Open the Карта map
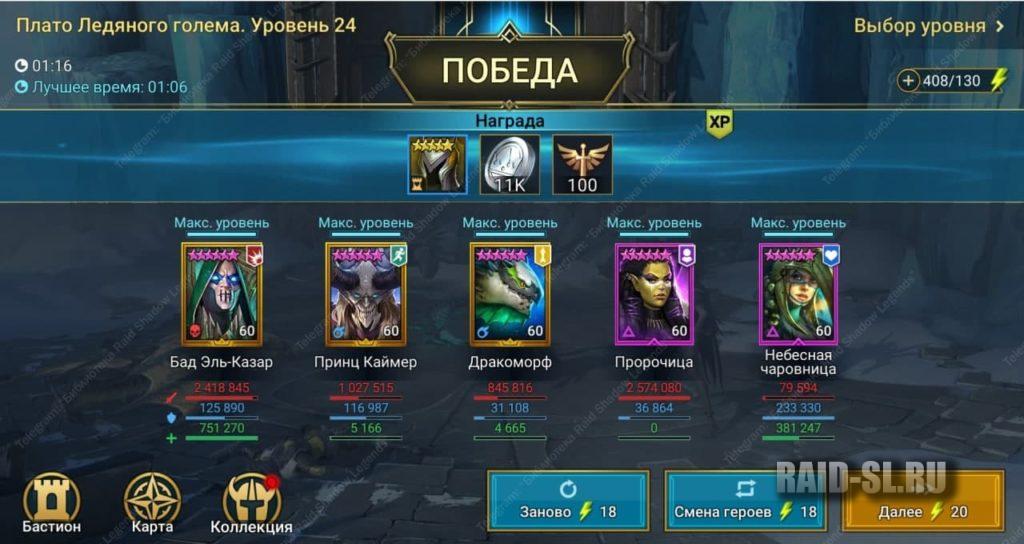The image size is (1024, 544). (x=152, y=504)
